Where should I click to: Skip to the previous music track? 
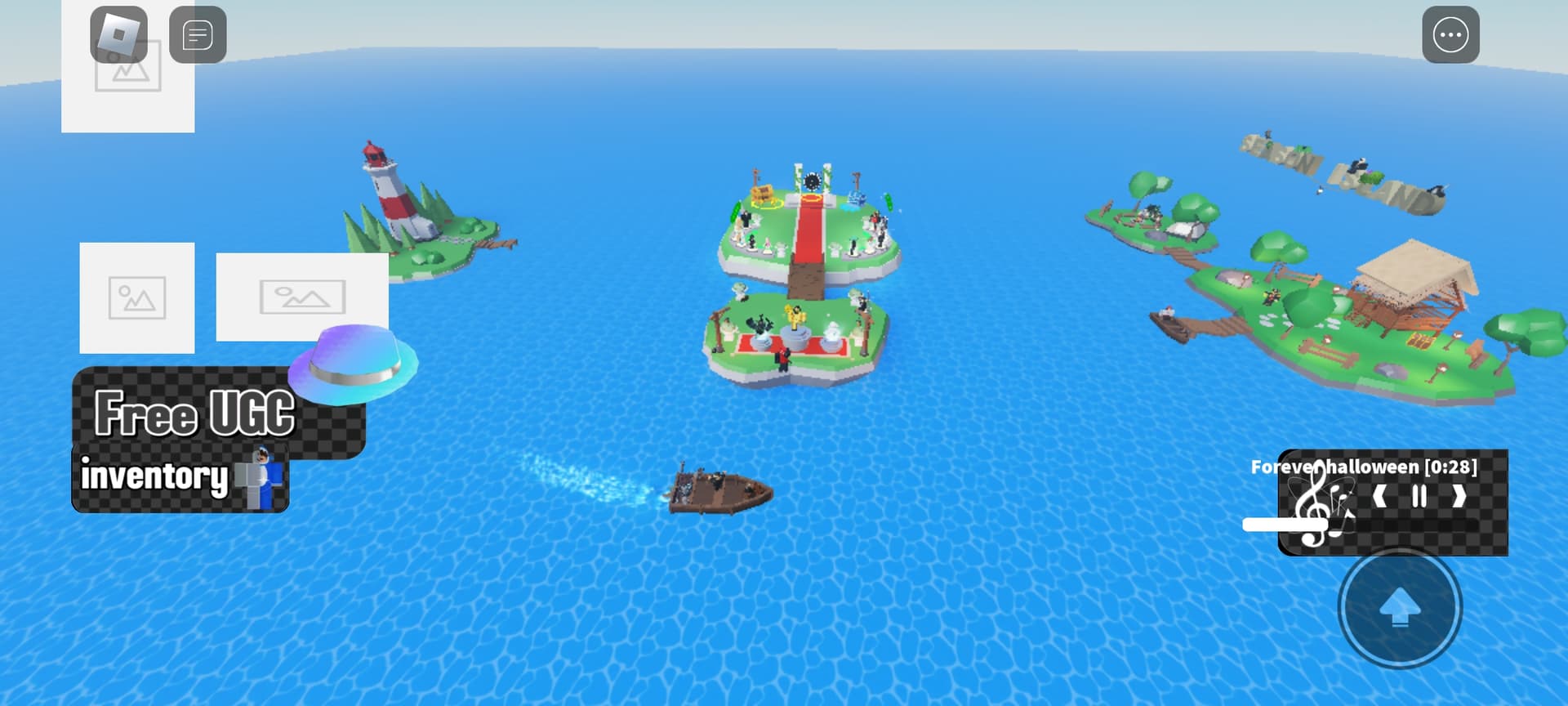[1380, 496]
